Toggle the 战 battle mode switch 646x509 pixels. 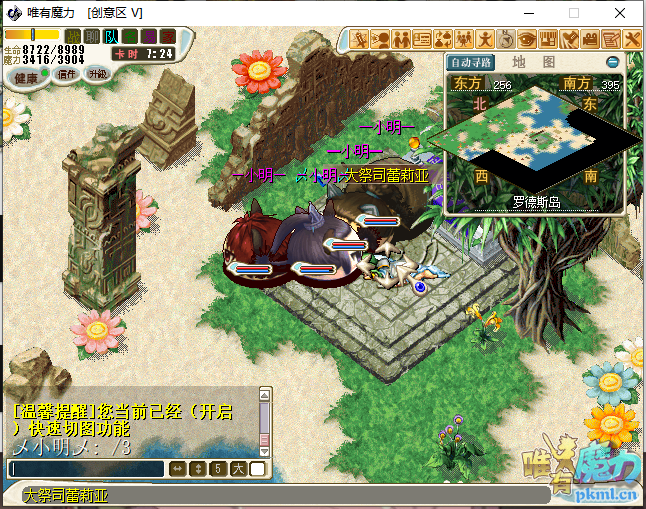(x=72, y=37)
